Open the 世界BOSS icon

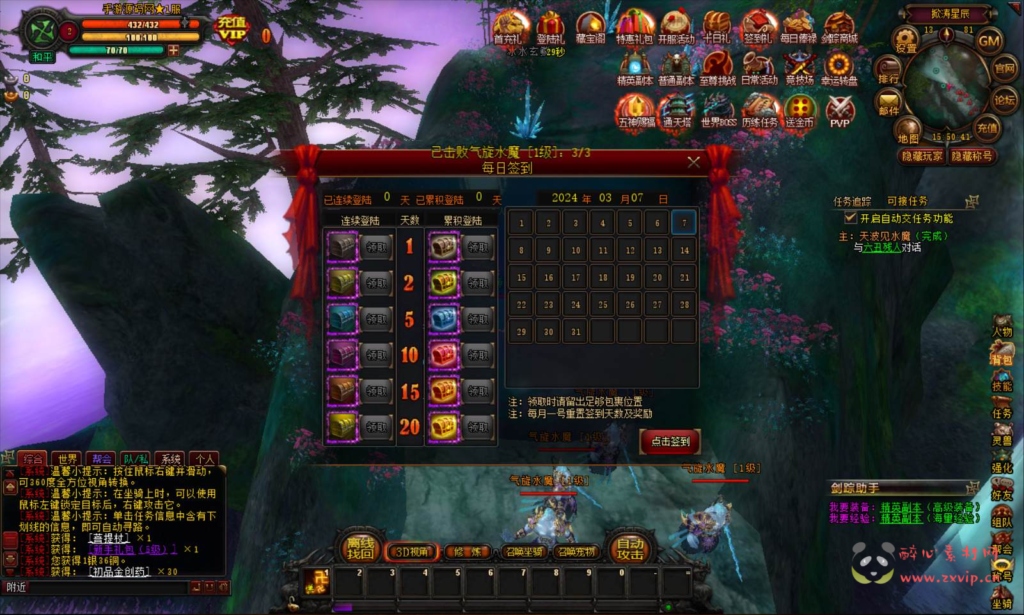718,108
